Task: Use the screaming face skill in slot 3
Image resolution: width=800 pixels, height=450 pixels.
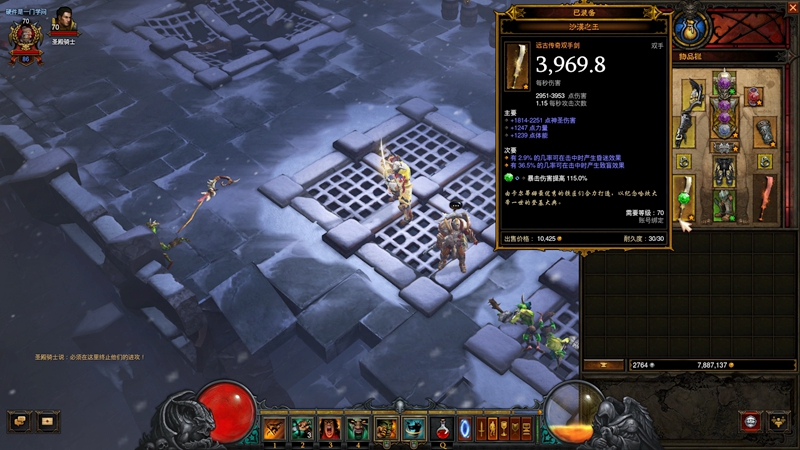Action: pyautogui.click(x=330, y=429)
